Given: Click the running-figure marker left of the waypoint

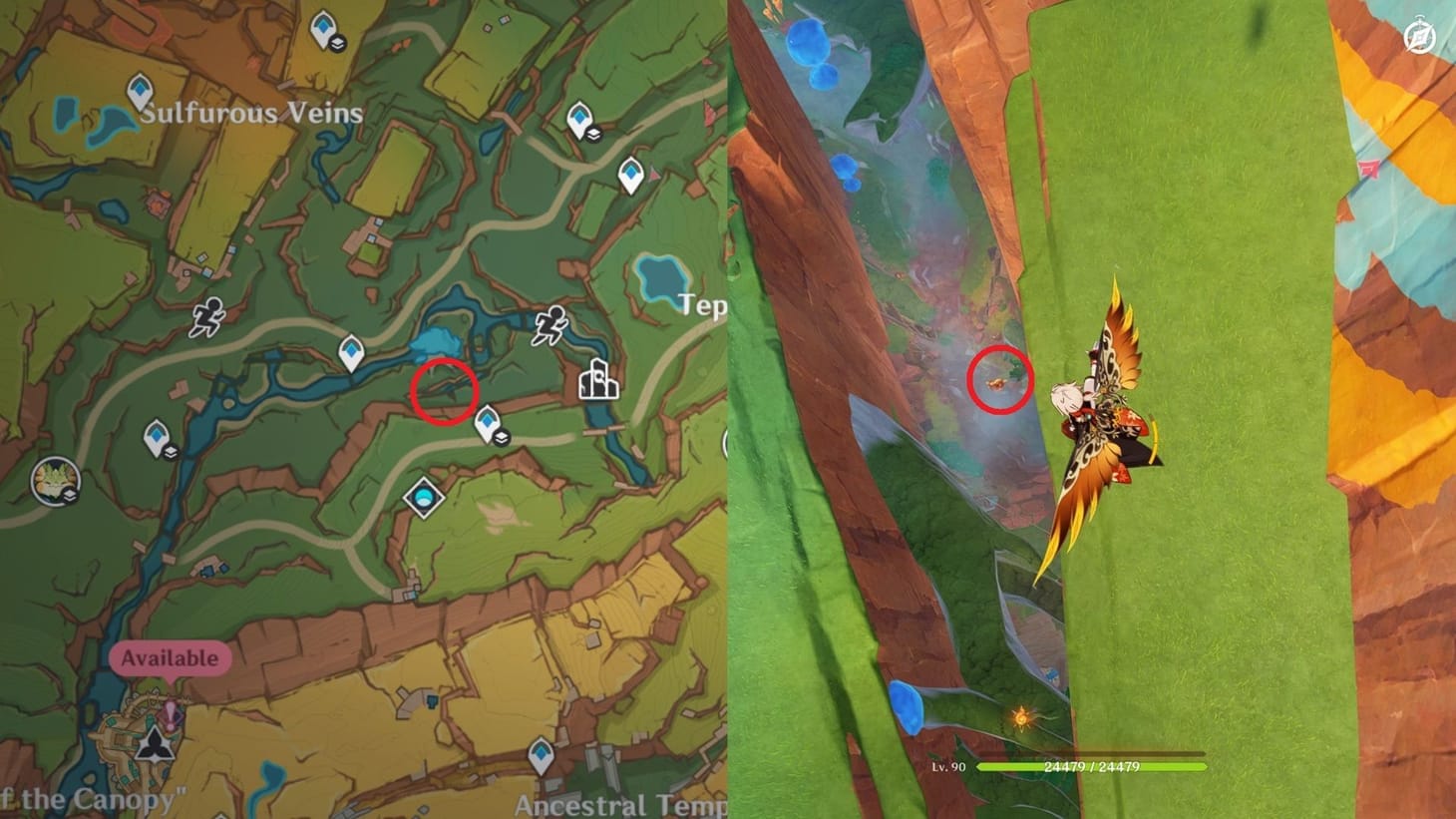Looking at the screenshot, I should (207, 314).
